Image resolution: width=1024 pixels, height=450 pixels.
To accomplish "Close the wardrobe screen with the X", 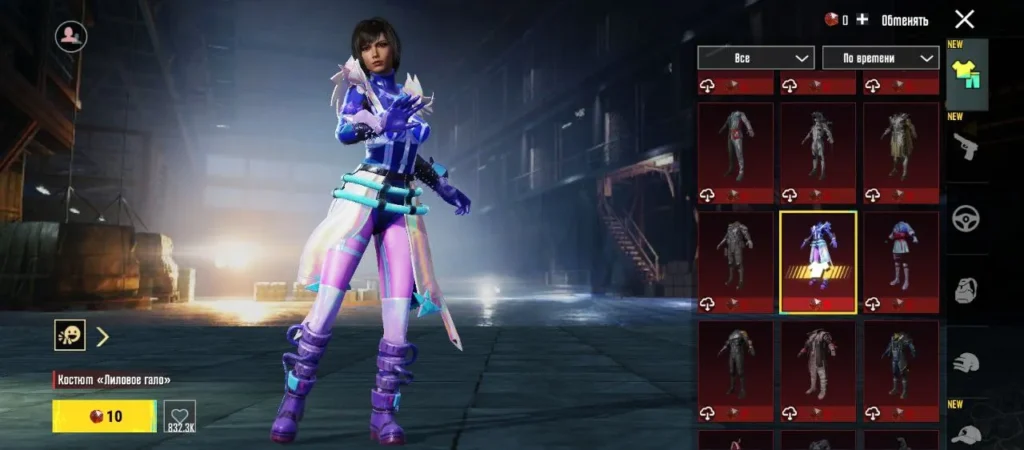I will [964, 19].
